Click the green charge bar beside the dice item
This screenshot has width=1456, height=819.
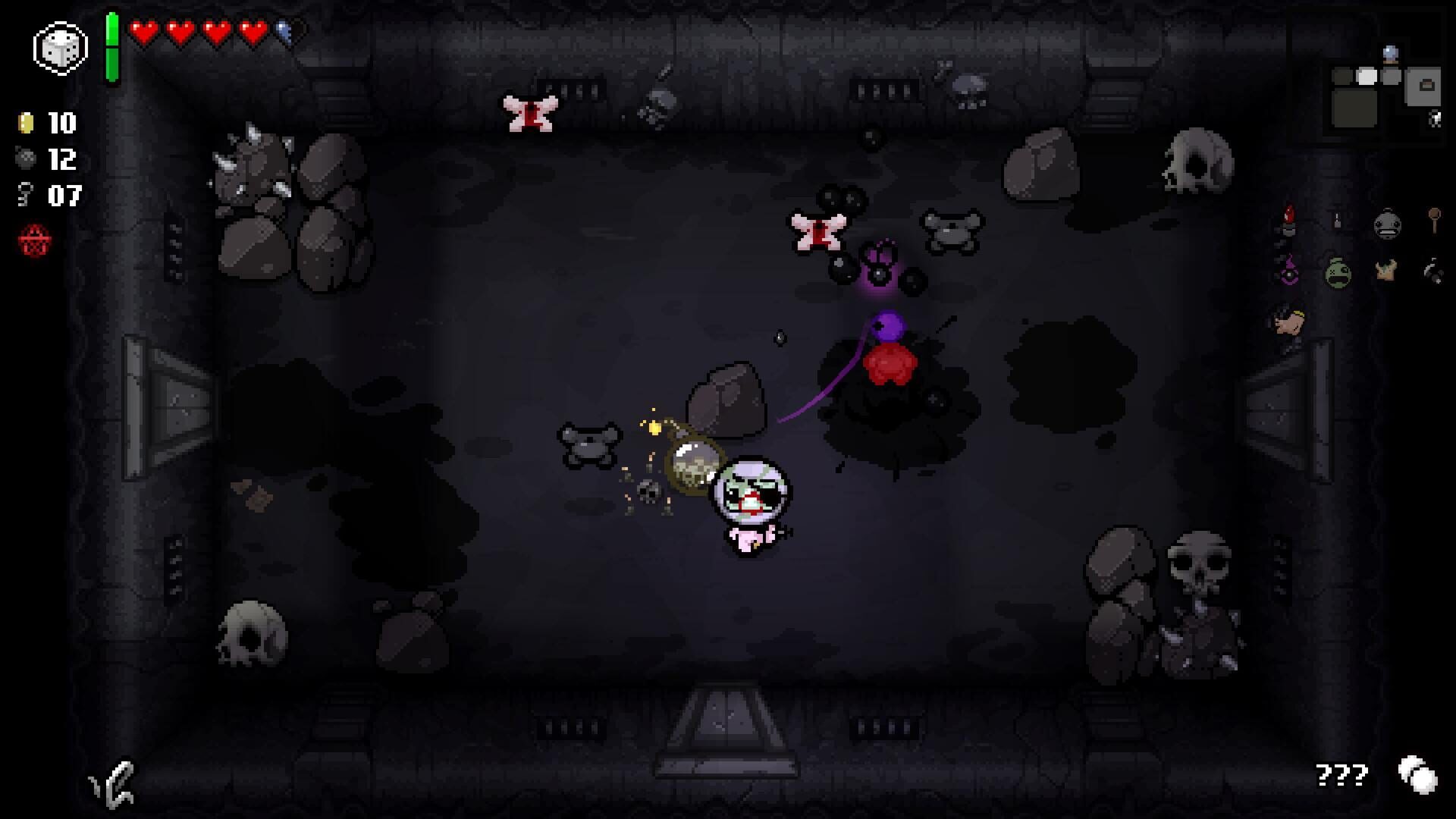tap(112, 45)
